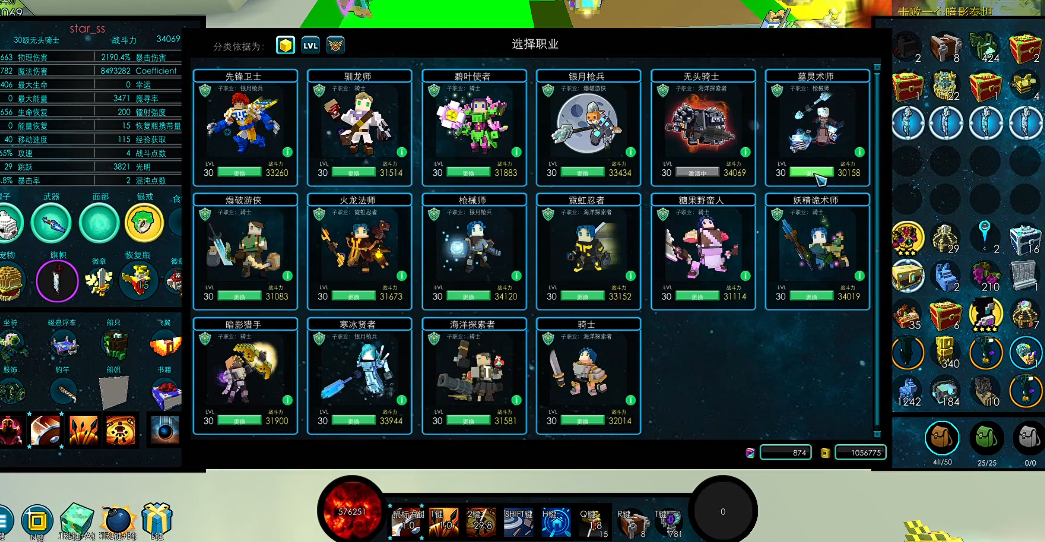Screen dimensions: 1045x542
Task: Click the grey active button under 无头骑士
Action: (698, 172)
